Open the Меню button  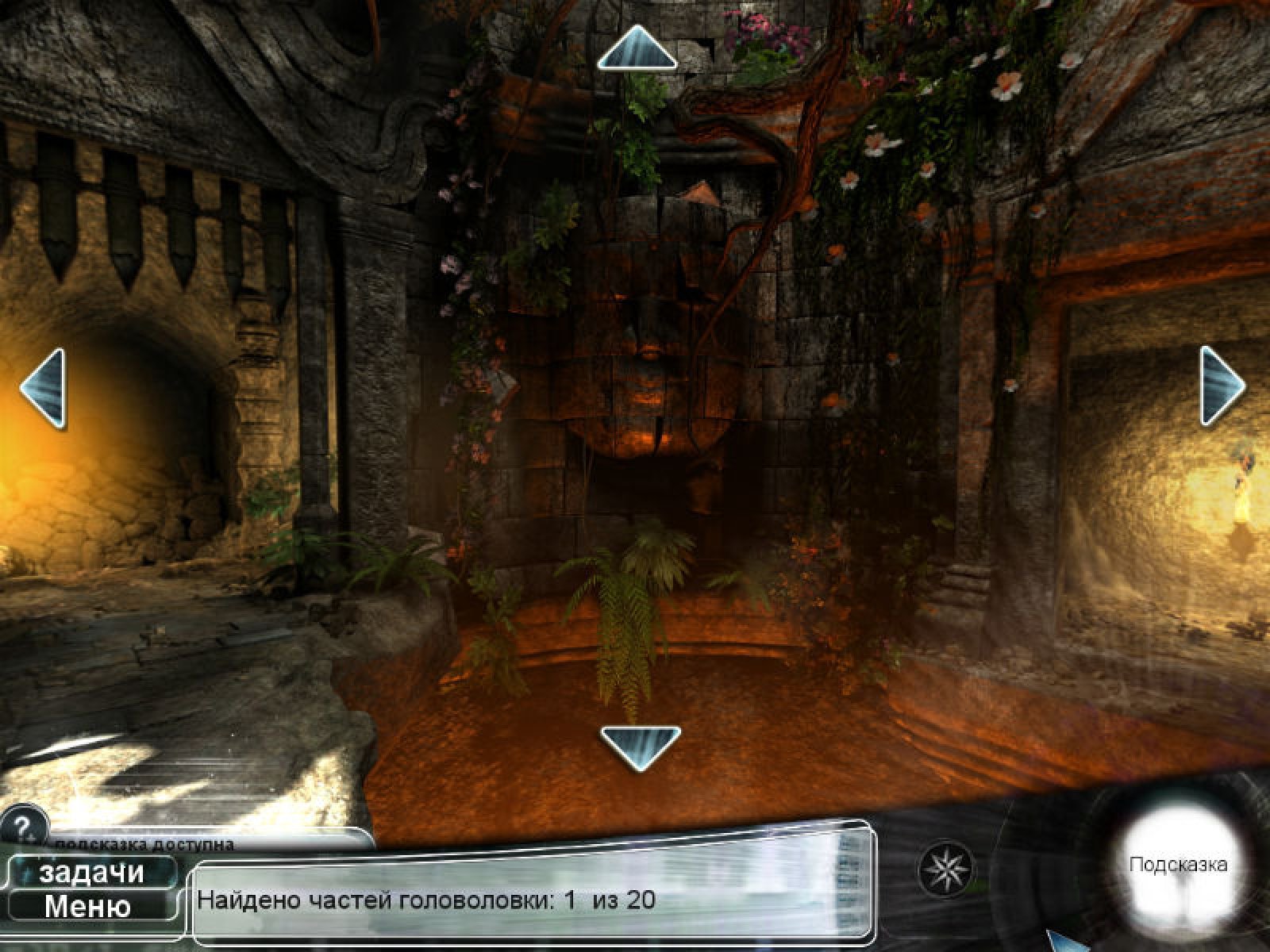87,906
